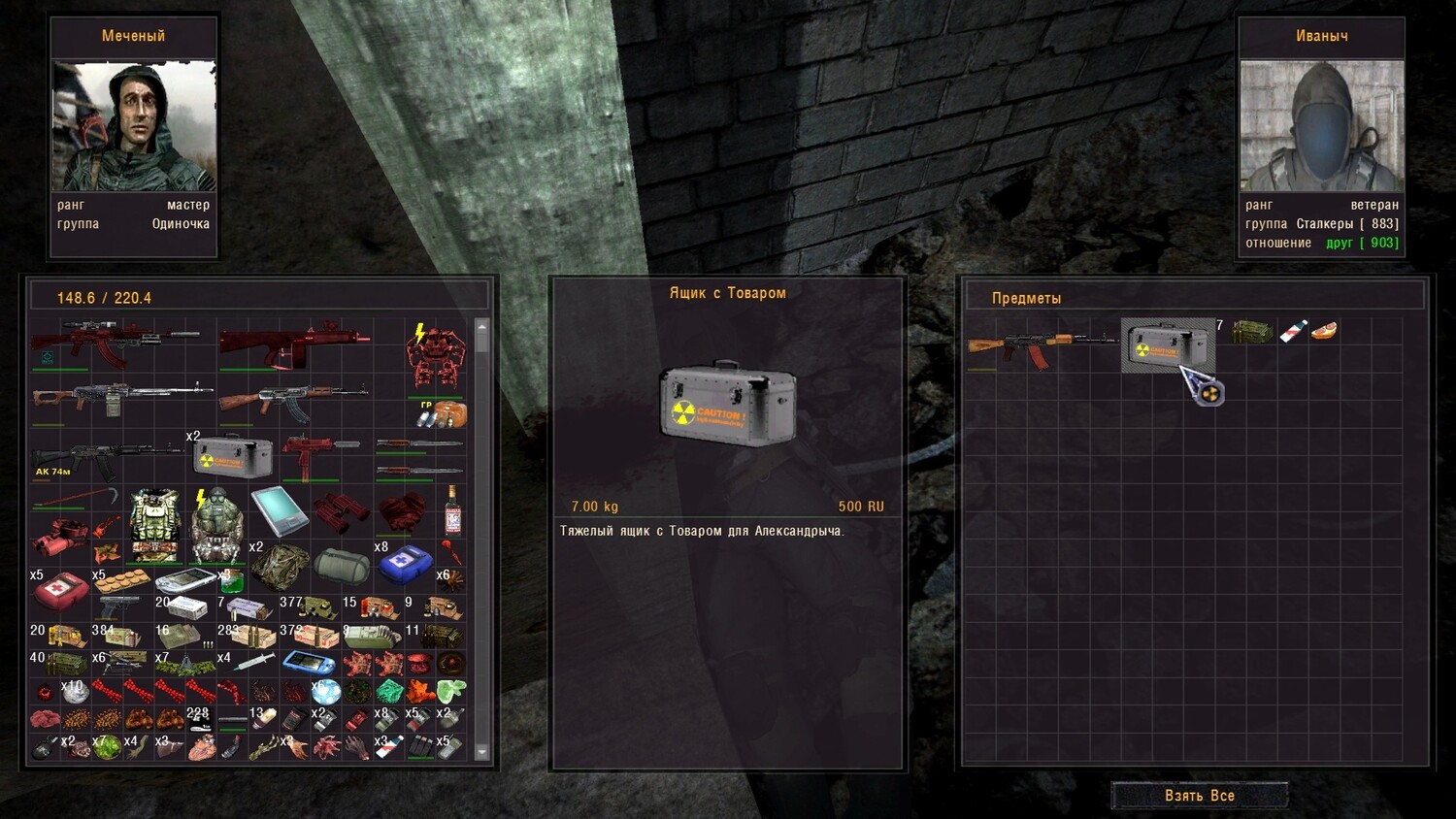Select the camouflage tactical vest armor
Image resolution: width=1456 pixels, height=819 pixels.
click(155, 525)
